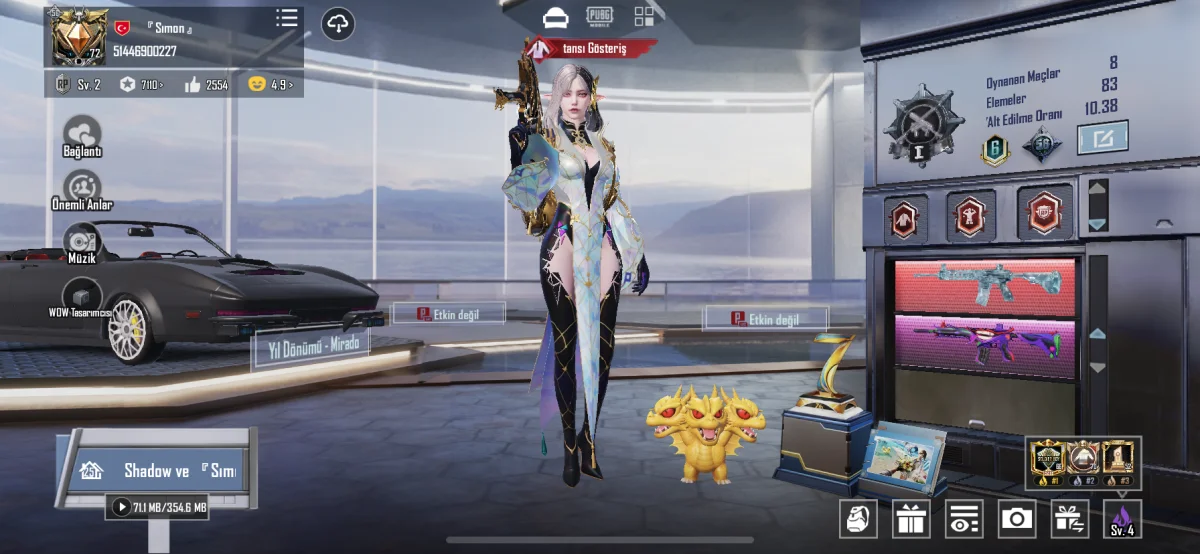
Task: Edit the stats showcase panel
Action: click(x=1102, y=138)
